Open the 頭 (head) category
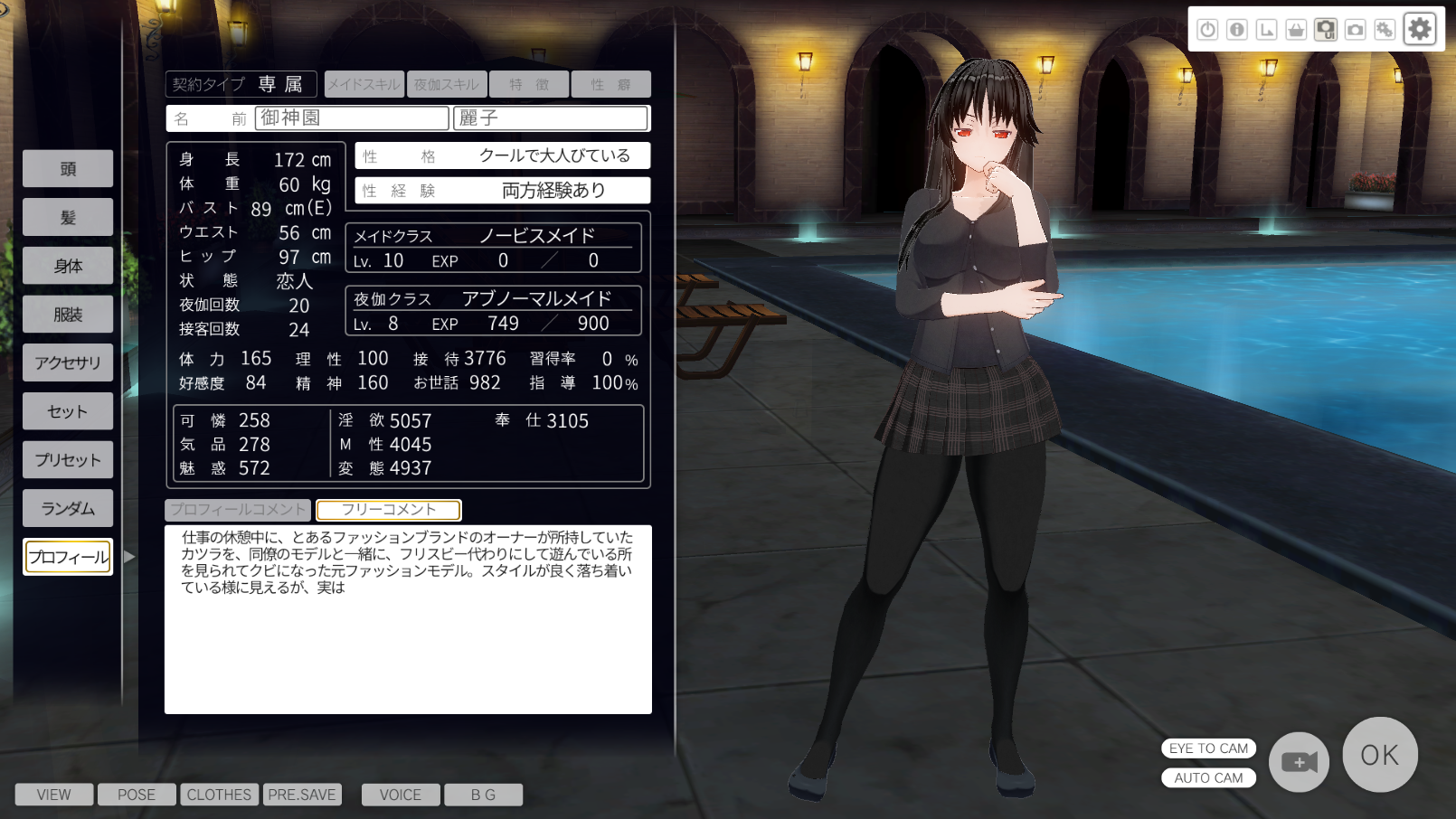Viewport: 1456px width, 819px height. (x=68, y=169)
